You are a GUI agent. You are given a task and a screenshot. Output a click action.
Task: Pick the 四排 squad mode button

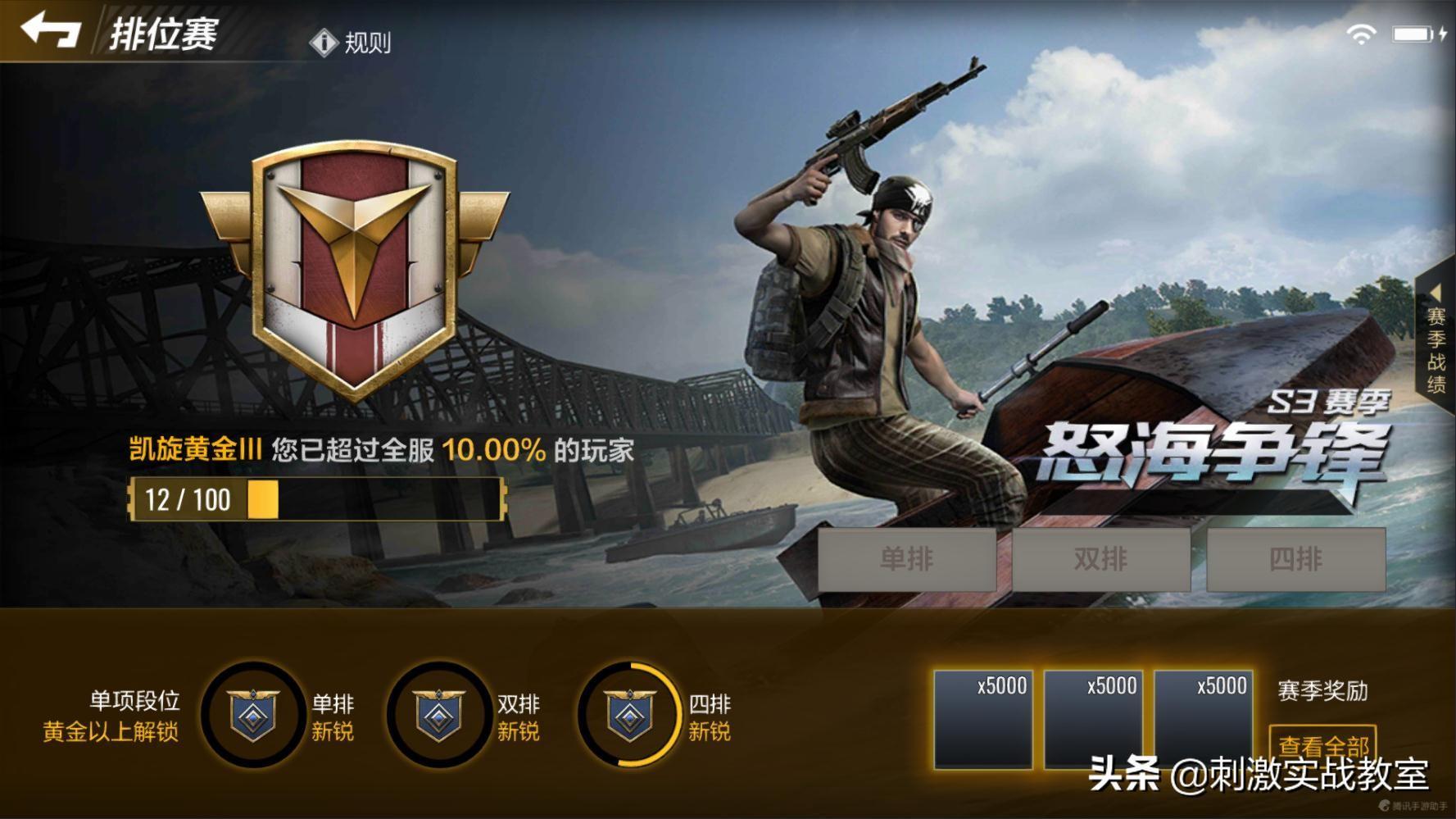click(x=1295, y=559)
